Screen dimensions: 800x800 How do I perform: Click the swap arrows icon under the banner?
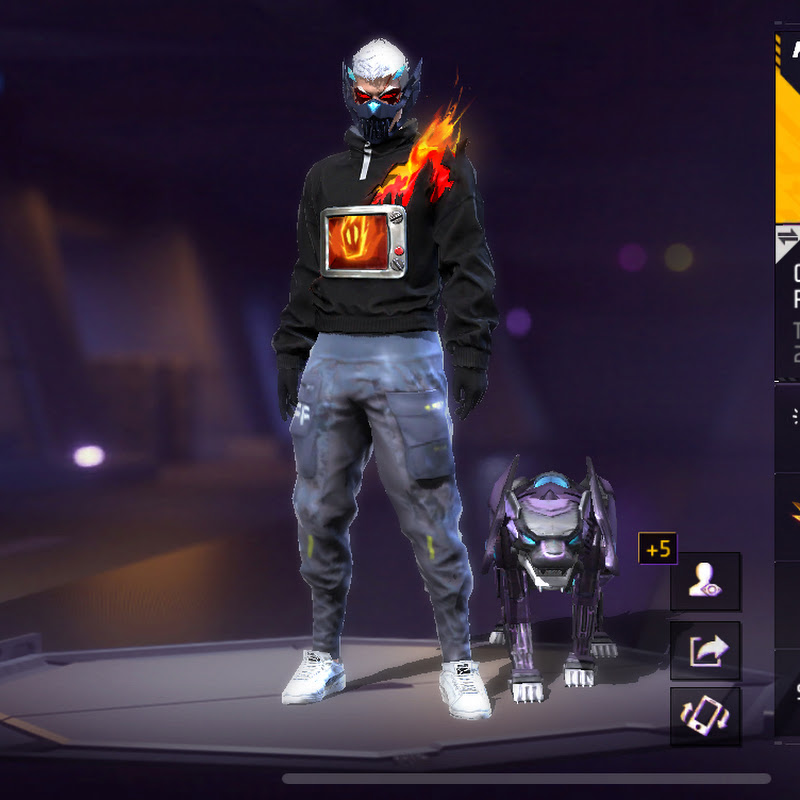coord(787,236)
